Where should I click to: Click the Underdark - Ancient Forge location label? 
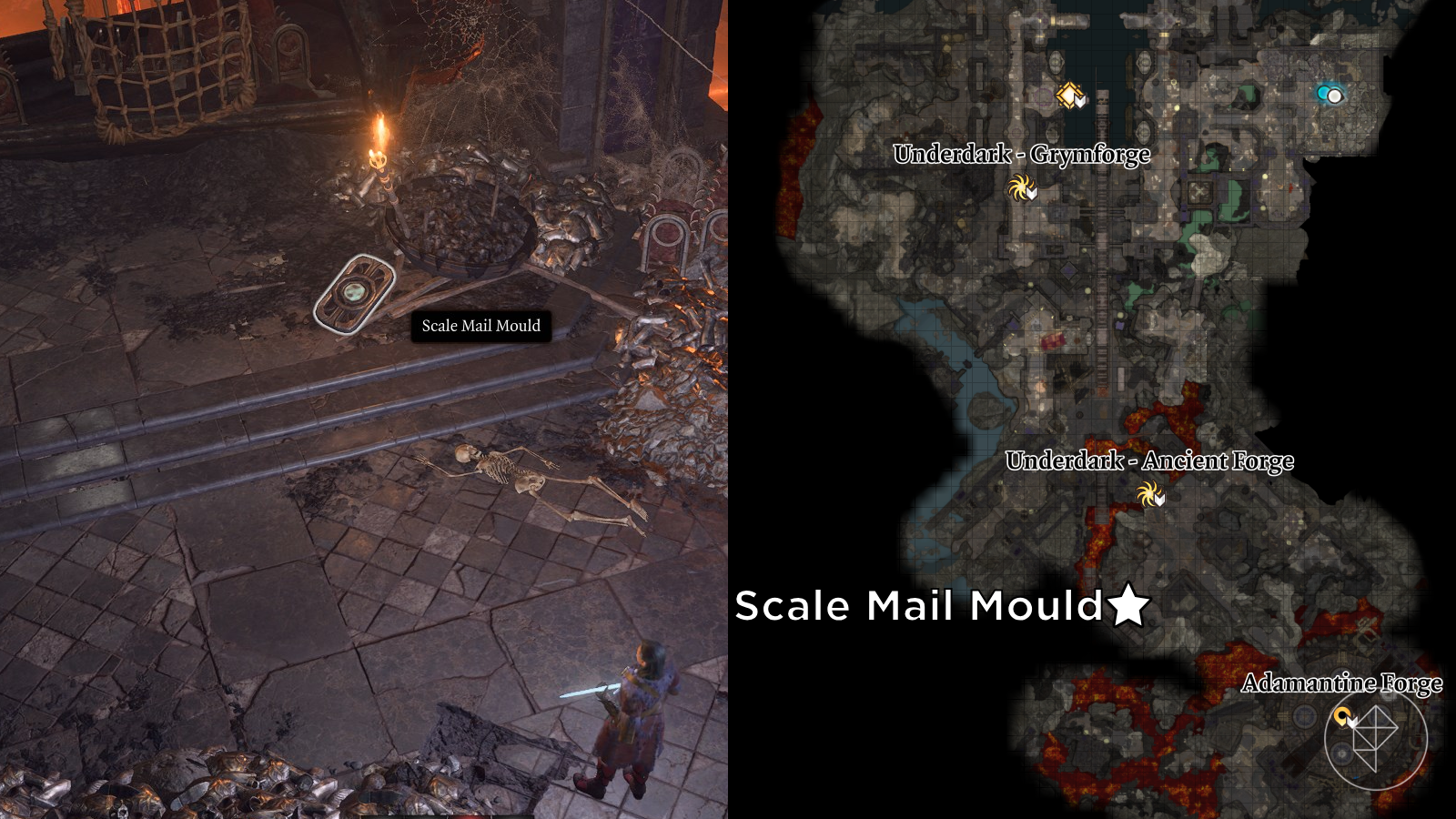(x=1149, y=461)
